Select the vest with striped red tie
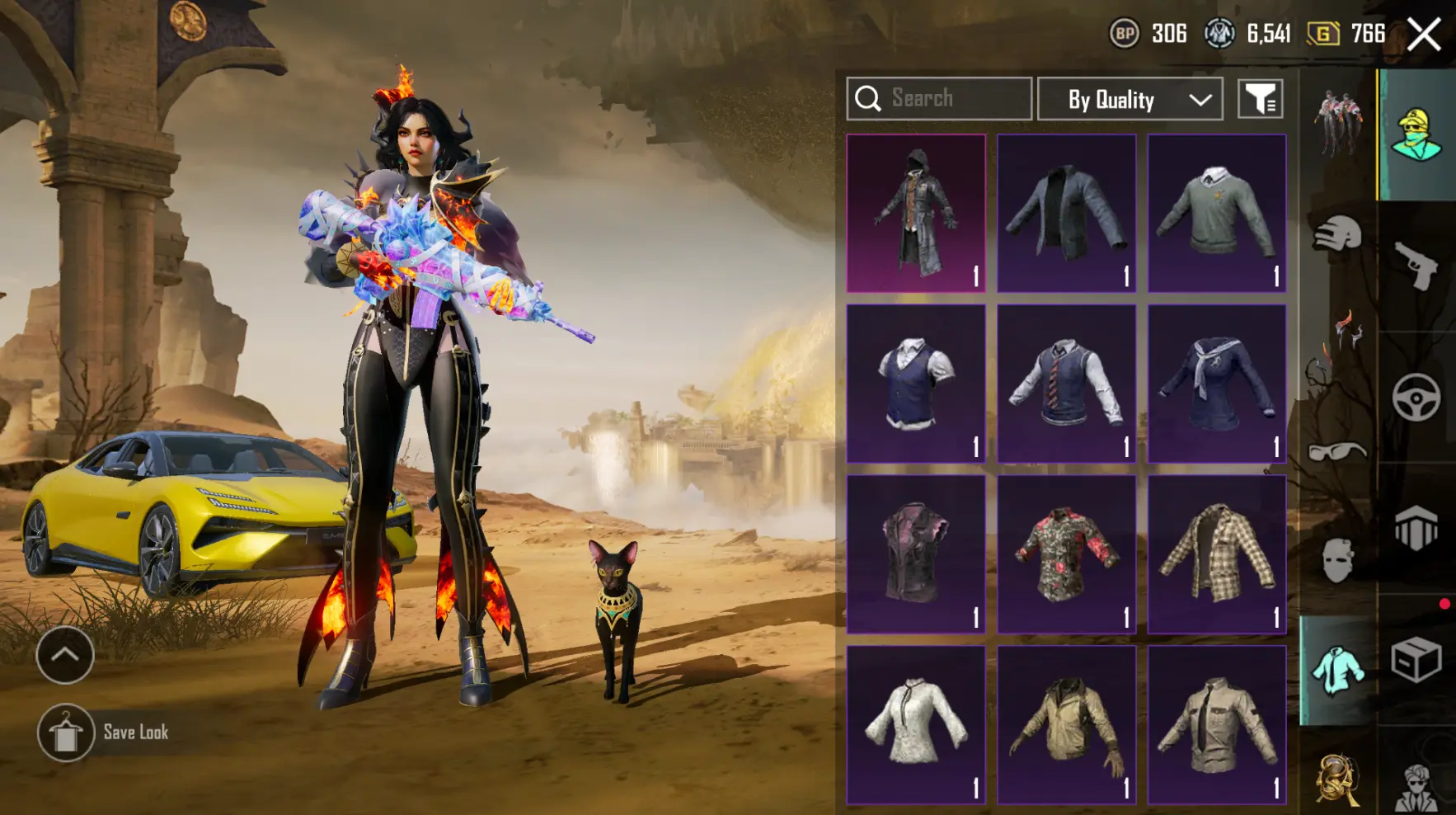The height and width of the screenshot is (815, 1456). (1066, 384)
